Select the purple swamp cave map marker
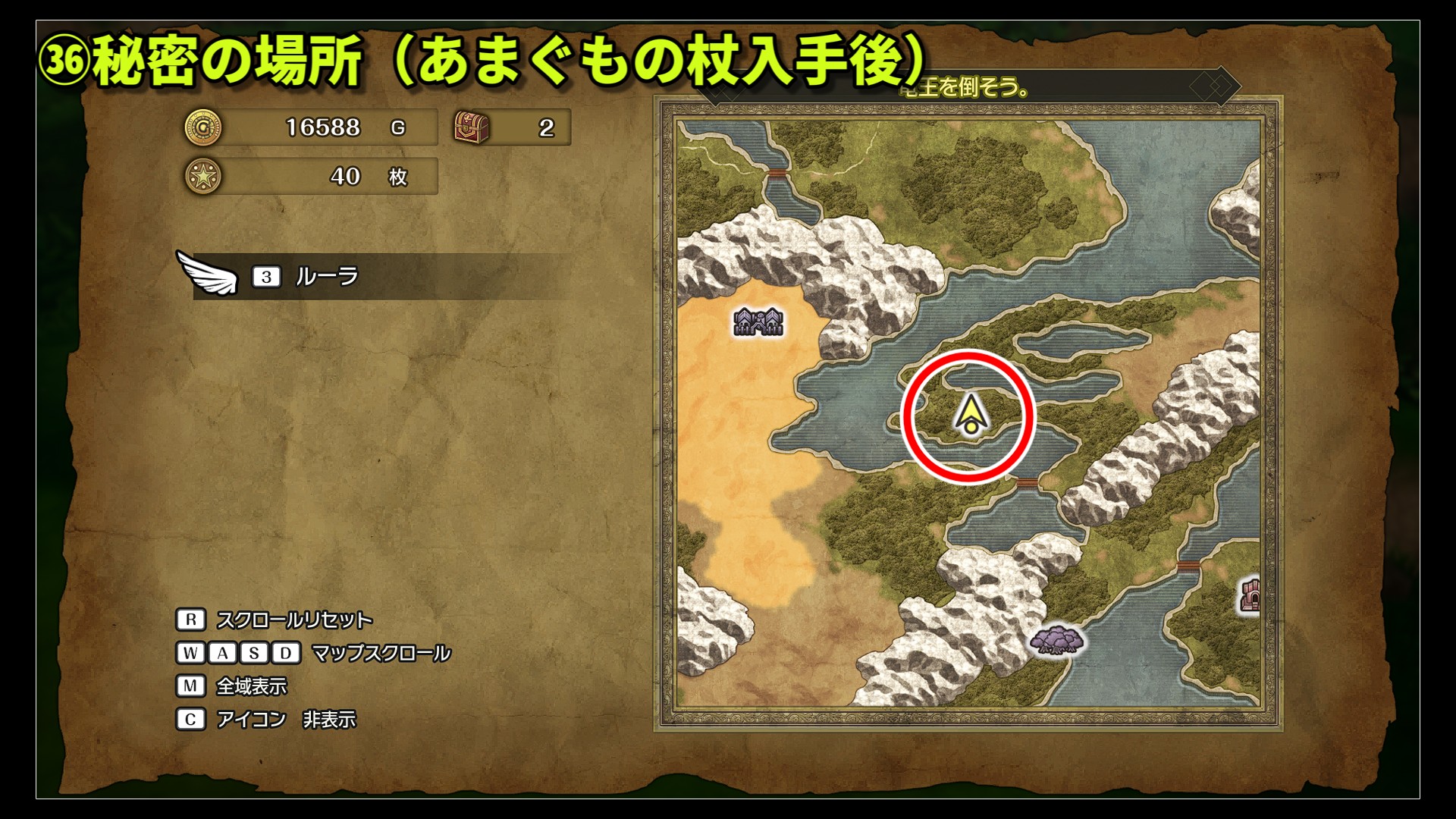 pyautogui.click(x=1057, y=640)
